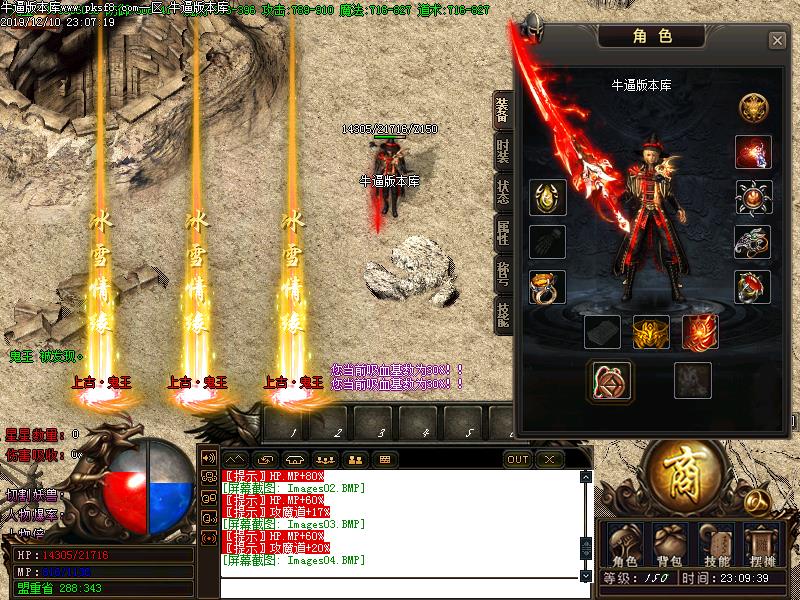Close the 角色 character panel
Screen dimensions: 800x600
(777, 40)
